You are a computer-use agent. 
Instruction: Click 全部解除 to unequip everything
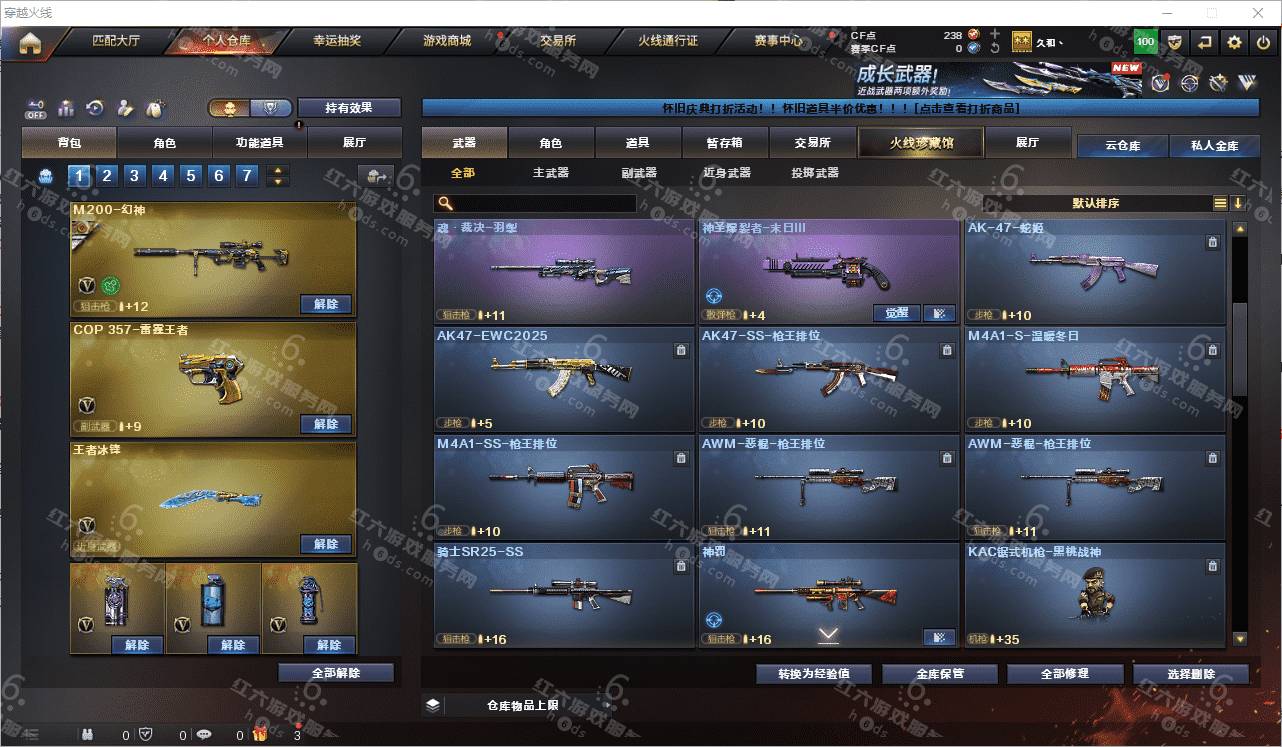(336, 673)
